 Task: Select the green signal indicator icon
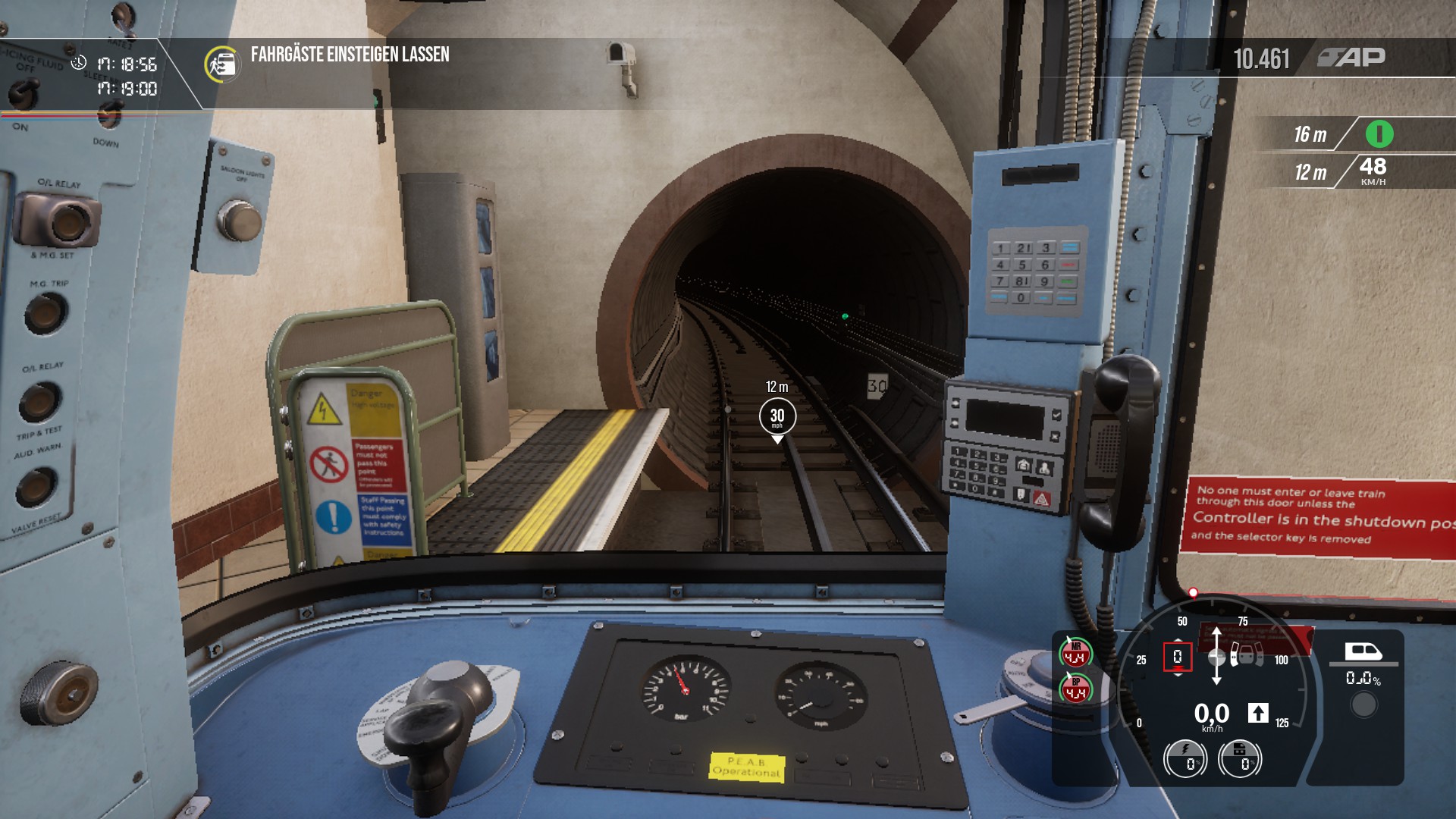(1379, 134)
